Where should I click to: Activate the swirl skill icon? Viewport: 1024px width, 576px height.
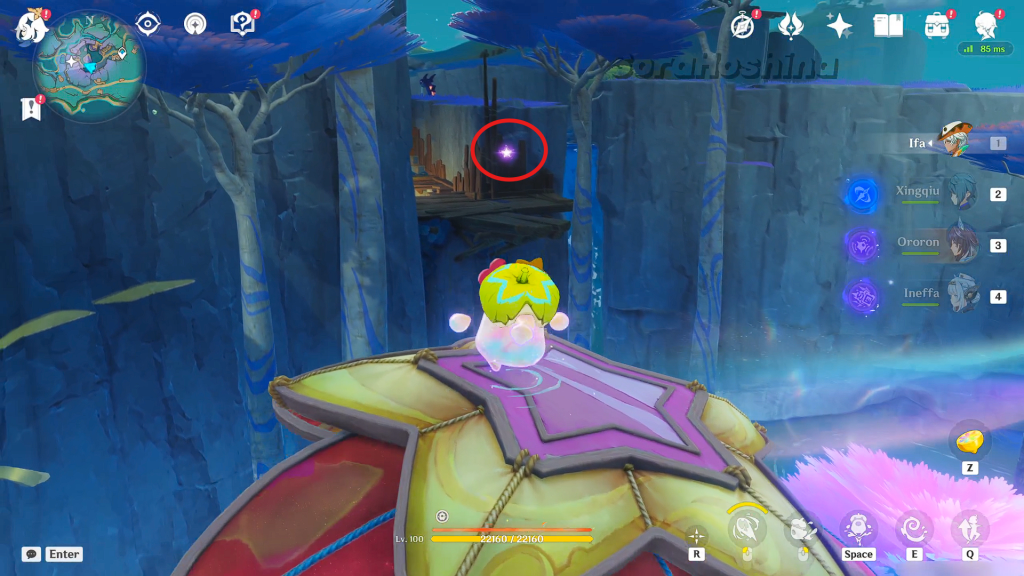point(914,527)
